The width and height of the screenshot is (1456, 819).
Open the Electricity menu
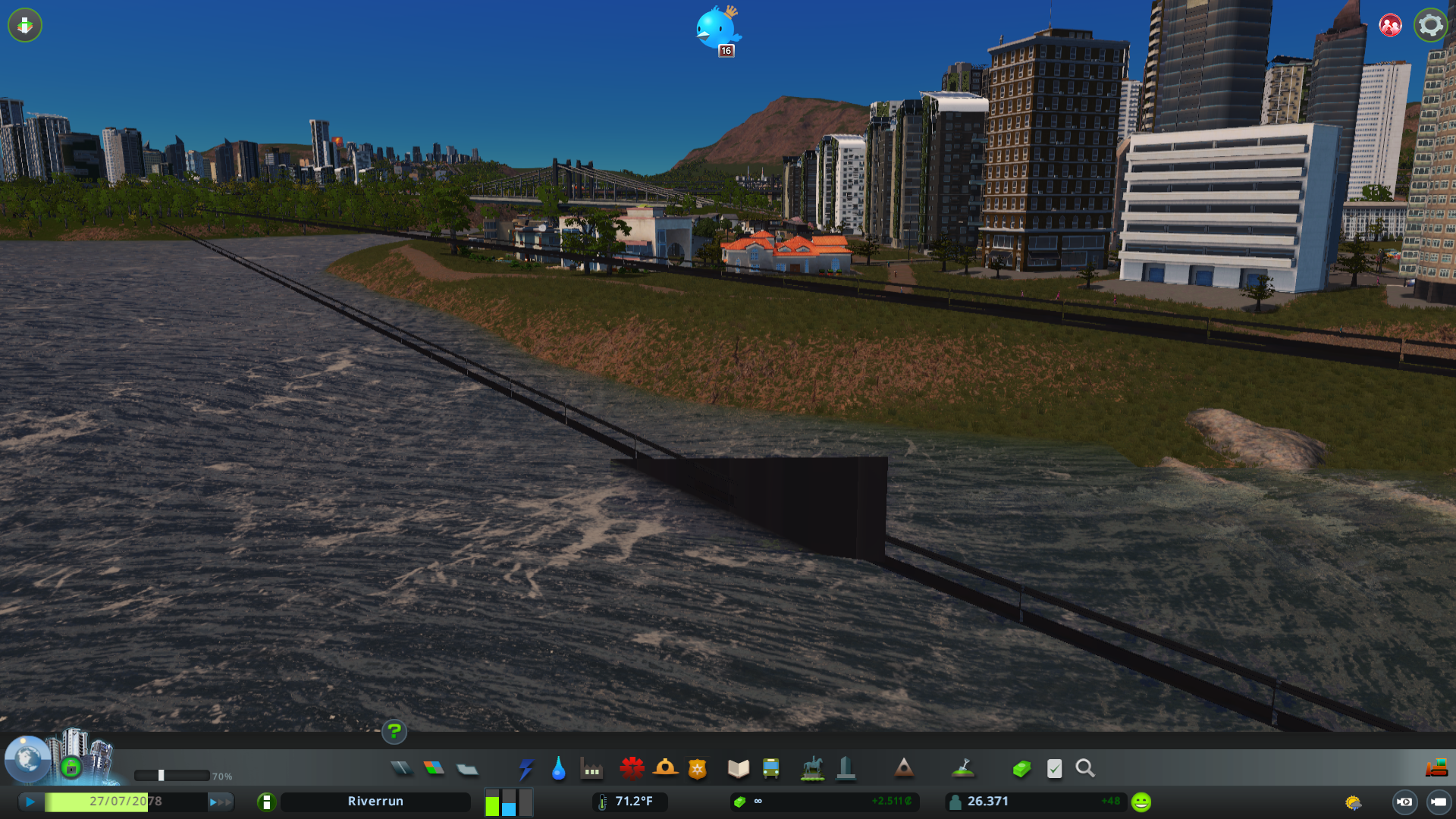(526, 768)
